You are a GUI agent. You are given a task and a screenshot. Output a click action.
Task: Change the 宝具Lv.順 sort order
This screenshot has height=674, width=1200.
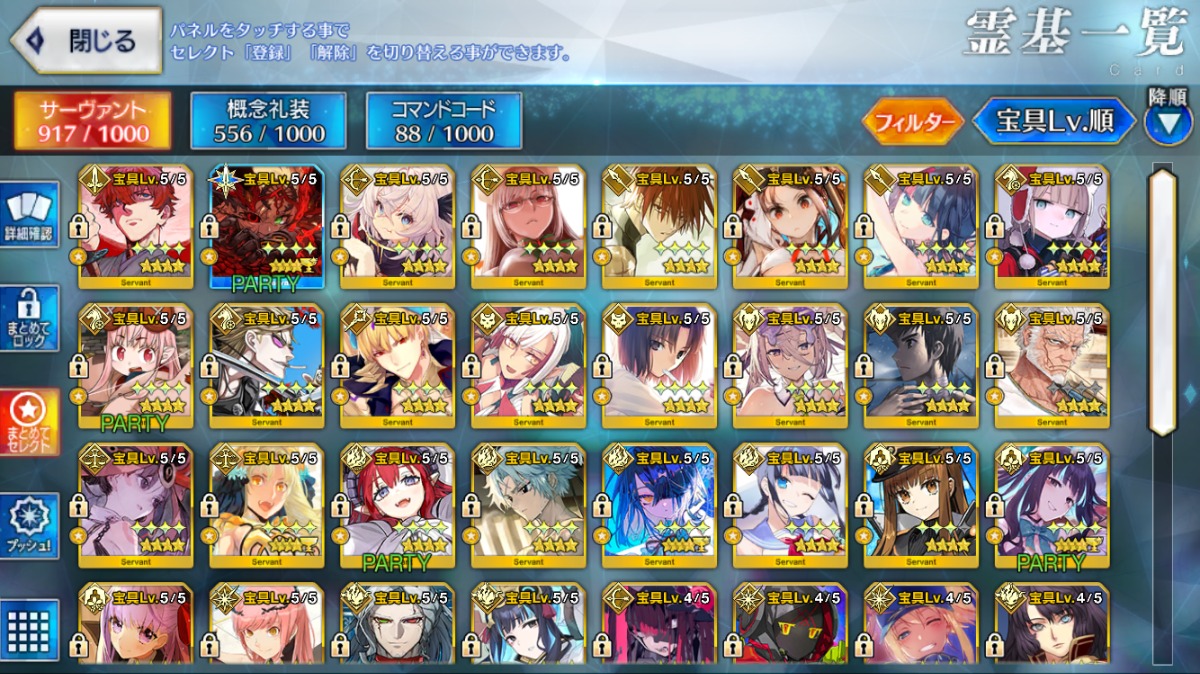(x=1054, y=122)
